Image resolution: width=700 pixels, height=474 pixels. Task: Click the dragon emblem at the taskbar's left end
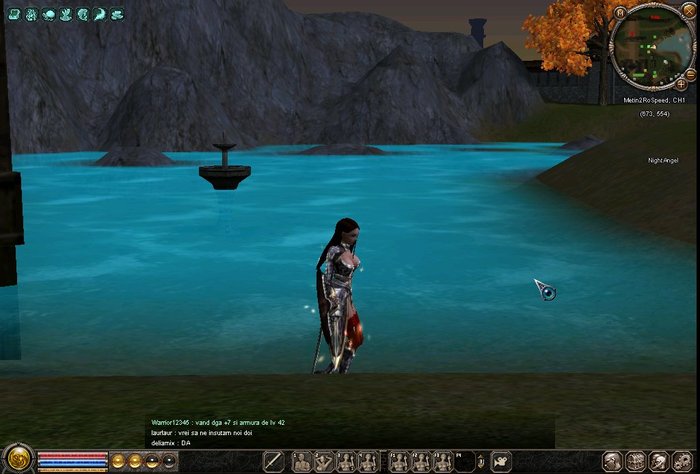point(17,461)
